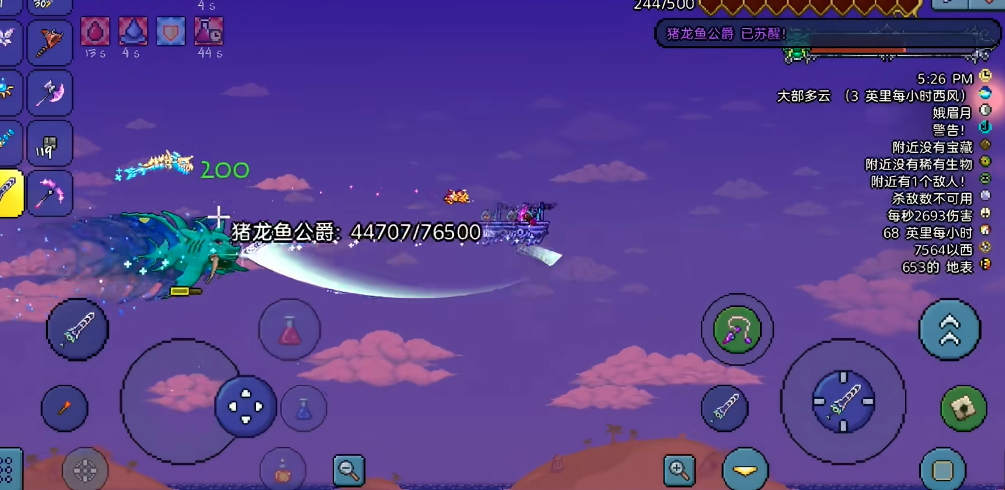Screen dimensions: 1005x490
Task: Tap the sword attack joystick center
Action: (843, 402)
